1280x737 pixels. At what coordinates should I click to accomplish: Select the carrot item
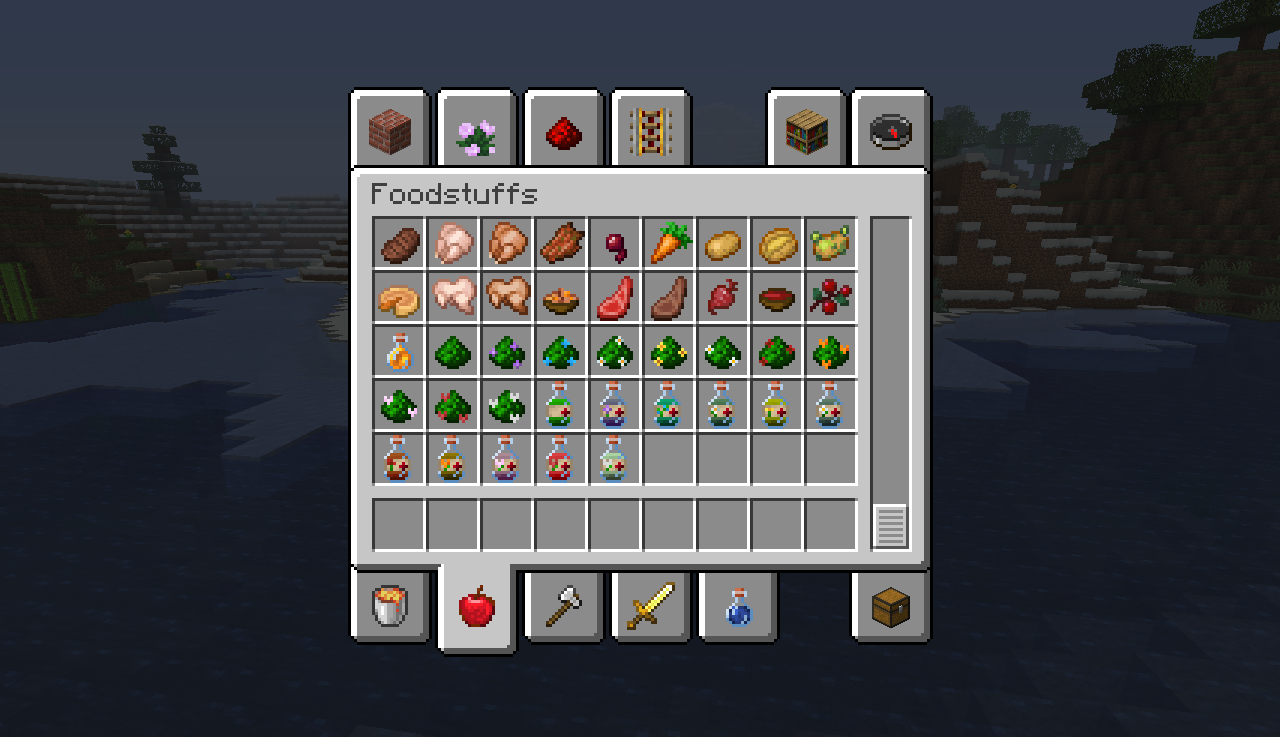coord(669,245)
